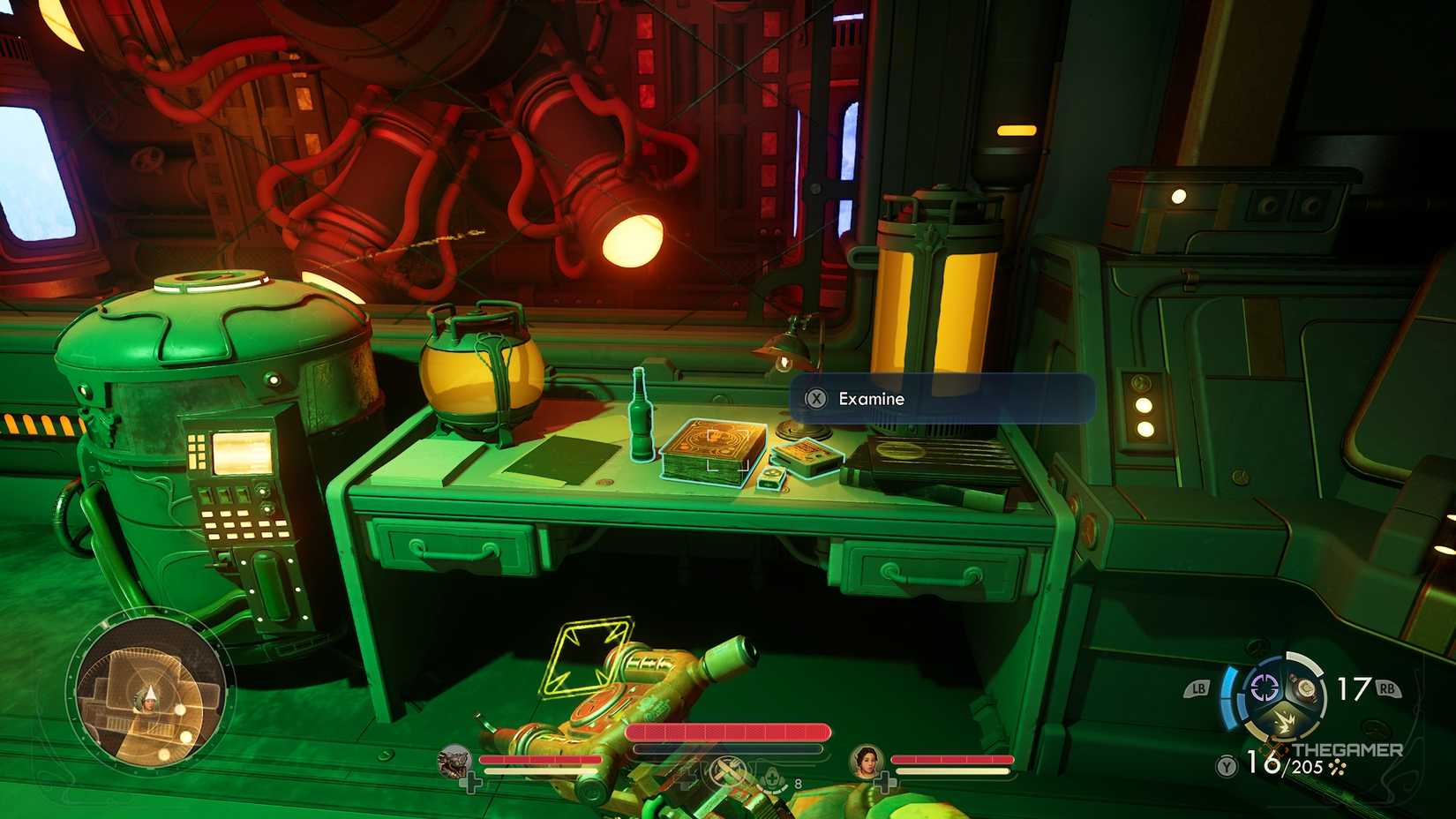Click the red player health bar
The width and height of the screenshot is (1456, 819).
727,730
